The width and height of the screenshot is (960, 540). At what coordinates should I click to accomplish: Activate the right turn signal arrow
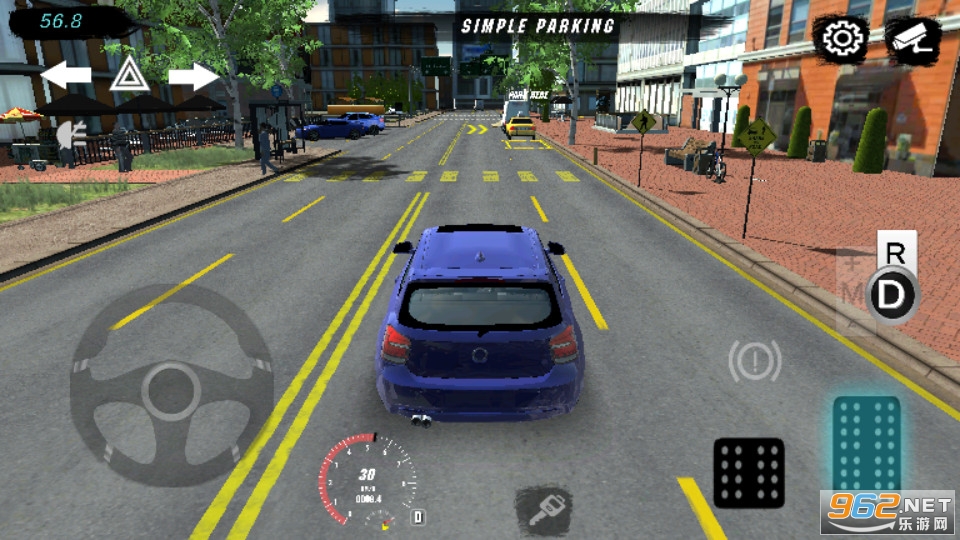click(x=193, y=75)
